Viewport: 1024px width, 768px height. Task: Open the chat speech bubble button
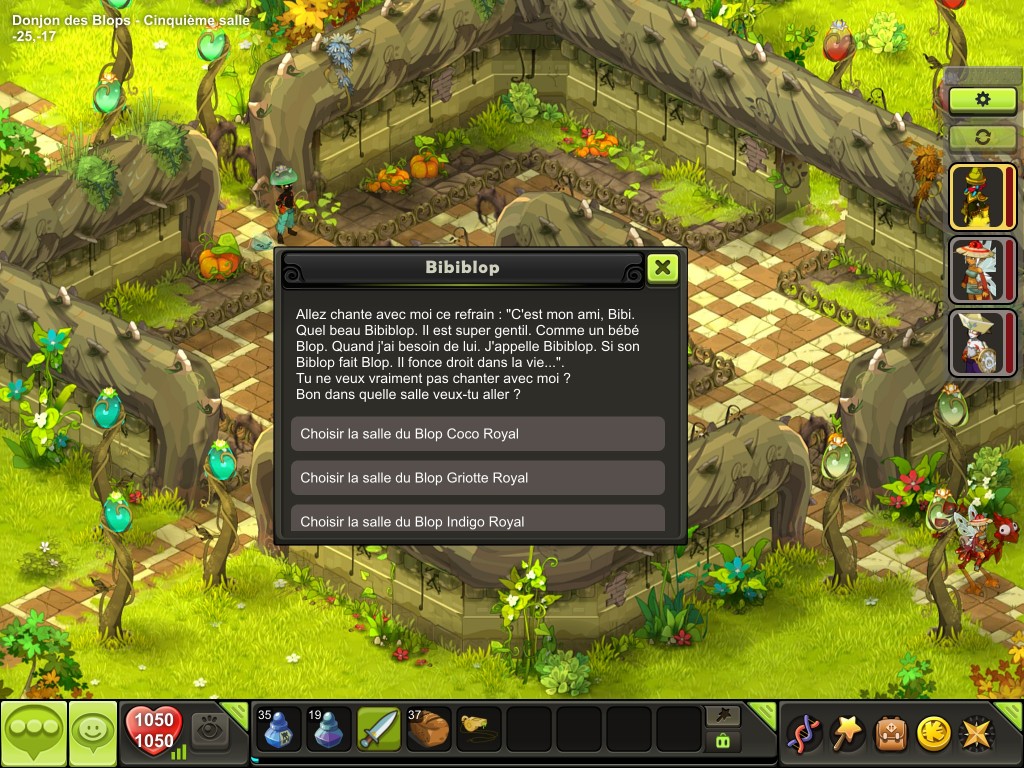[34, 733]
